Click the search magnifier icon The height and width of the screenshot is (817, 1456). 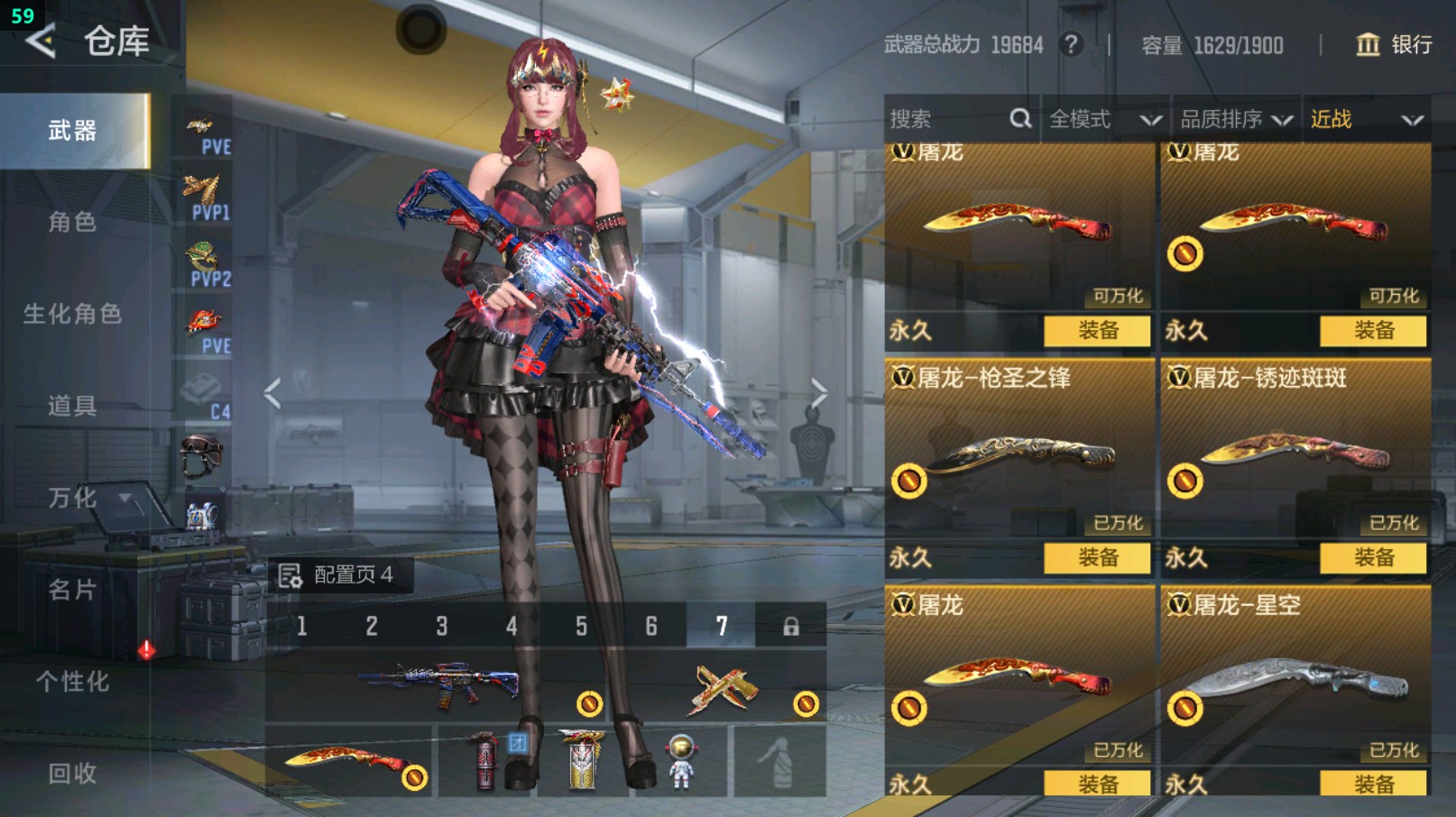(x=1020, y=118)
